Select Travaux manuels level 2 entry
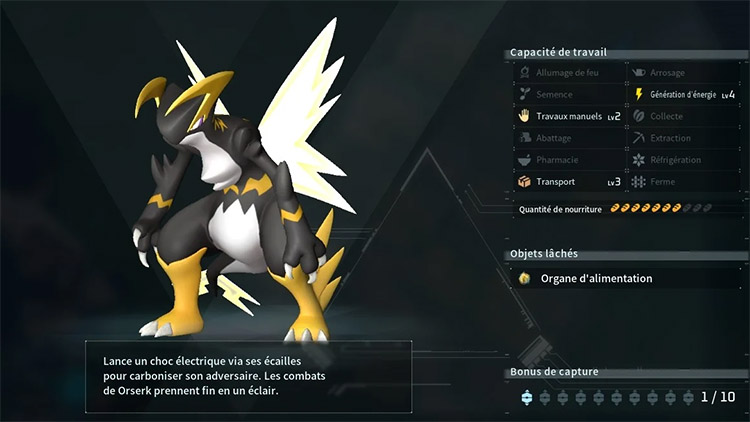Image resolution: width=750 pixels, height=422 pixels. [568, 116]
